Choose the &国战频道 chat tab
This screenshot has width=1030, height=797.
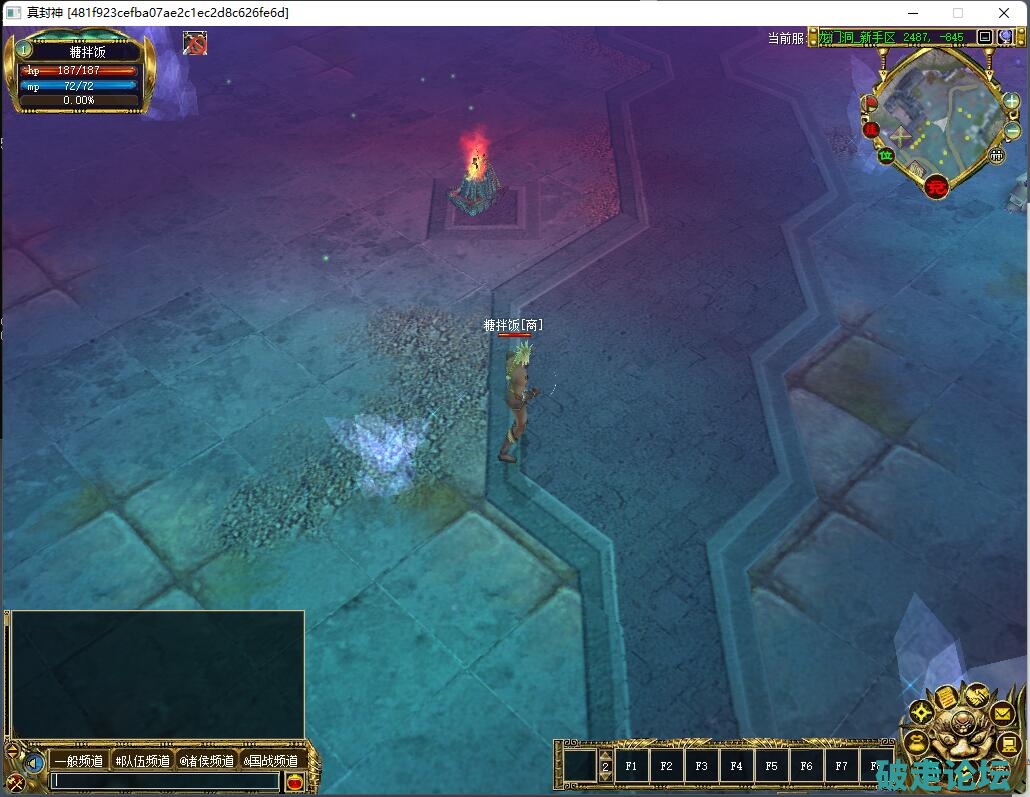click(271, 761)
